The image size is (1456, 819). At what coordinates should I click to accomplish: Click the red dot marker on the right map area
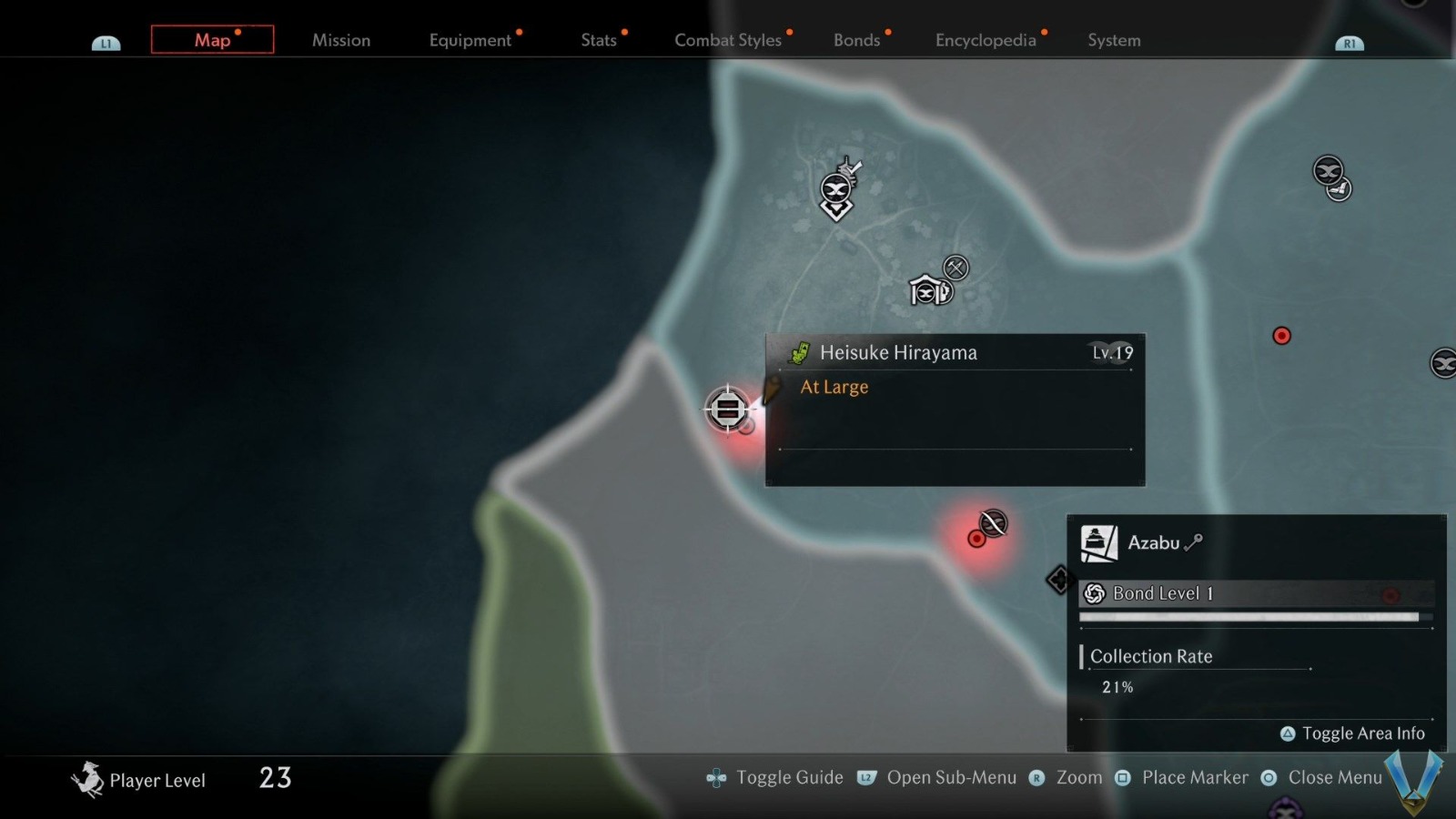[x=1282, y=336]
